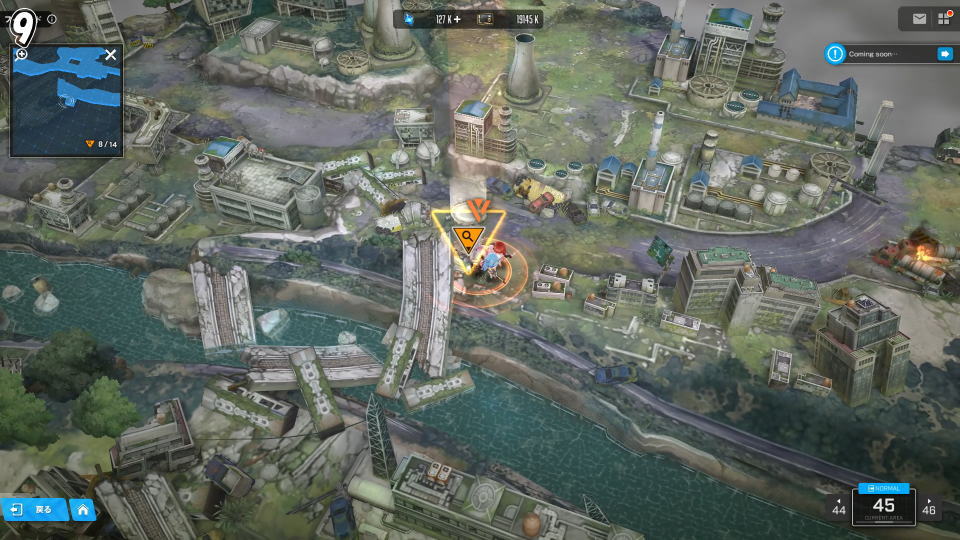
Task: Switch to next area 46
Action: [x=929, y=507]
